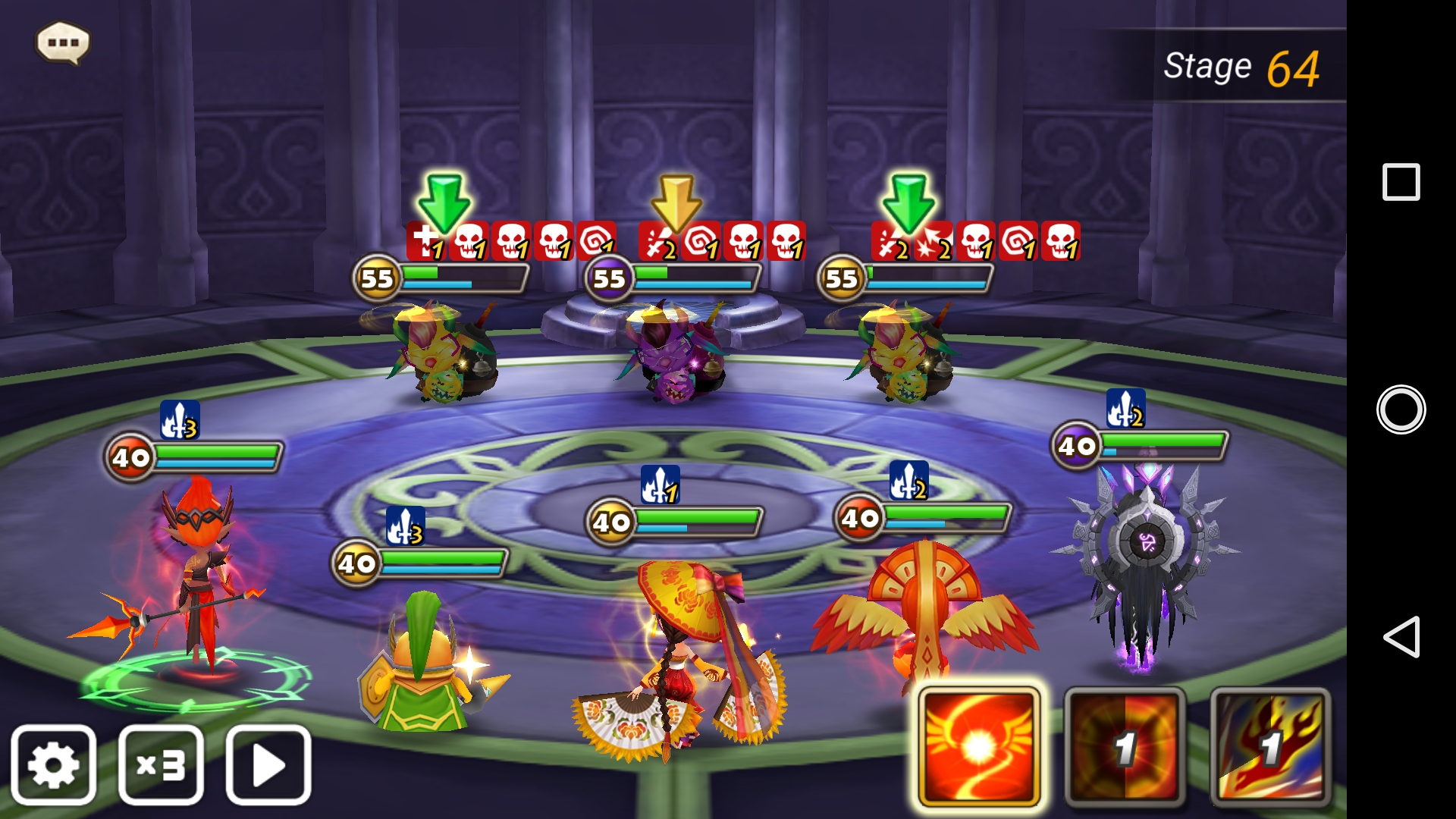
Task: Choose the flaming phoenix skill icon
Action: point(1270,747)
